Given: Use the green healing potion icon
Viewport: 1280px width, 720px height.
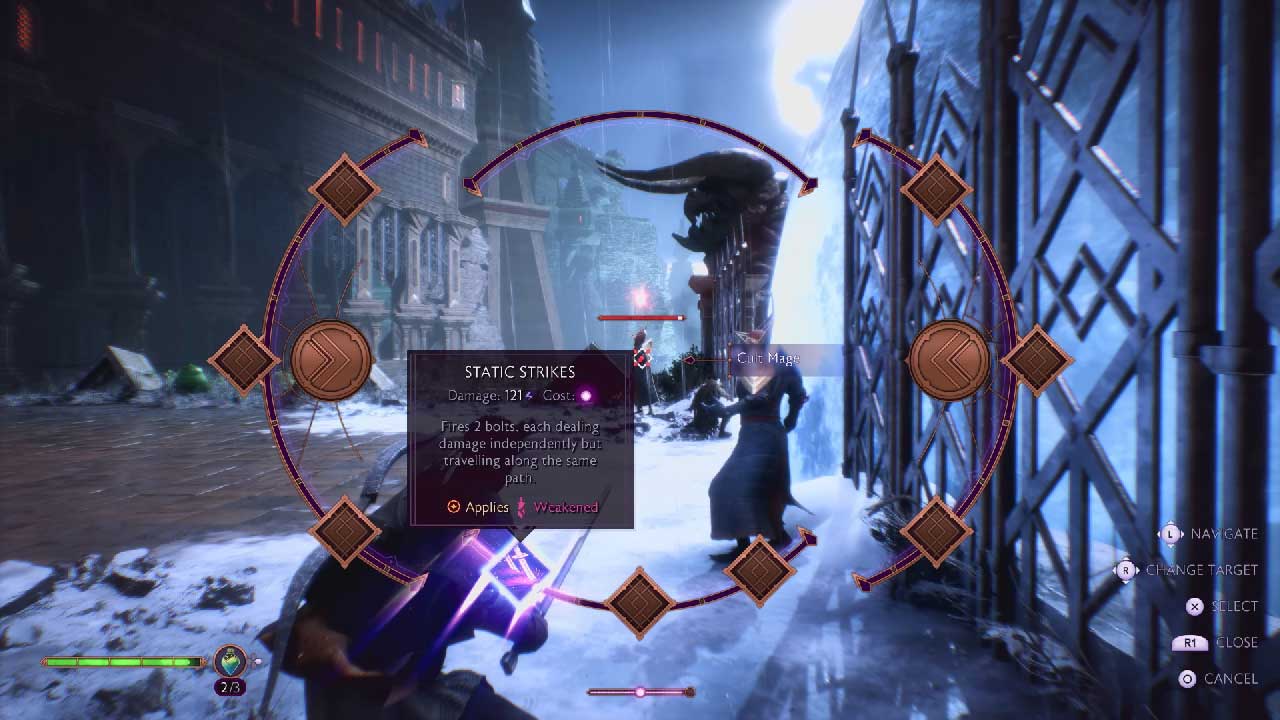Looking at the screenshot, I should pos(230,661).
